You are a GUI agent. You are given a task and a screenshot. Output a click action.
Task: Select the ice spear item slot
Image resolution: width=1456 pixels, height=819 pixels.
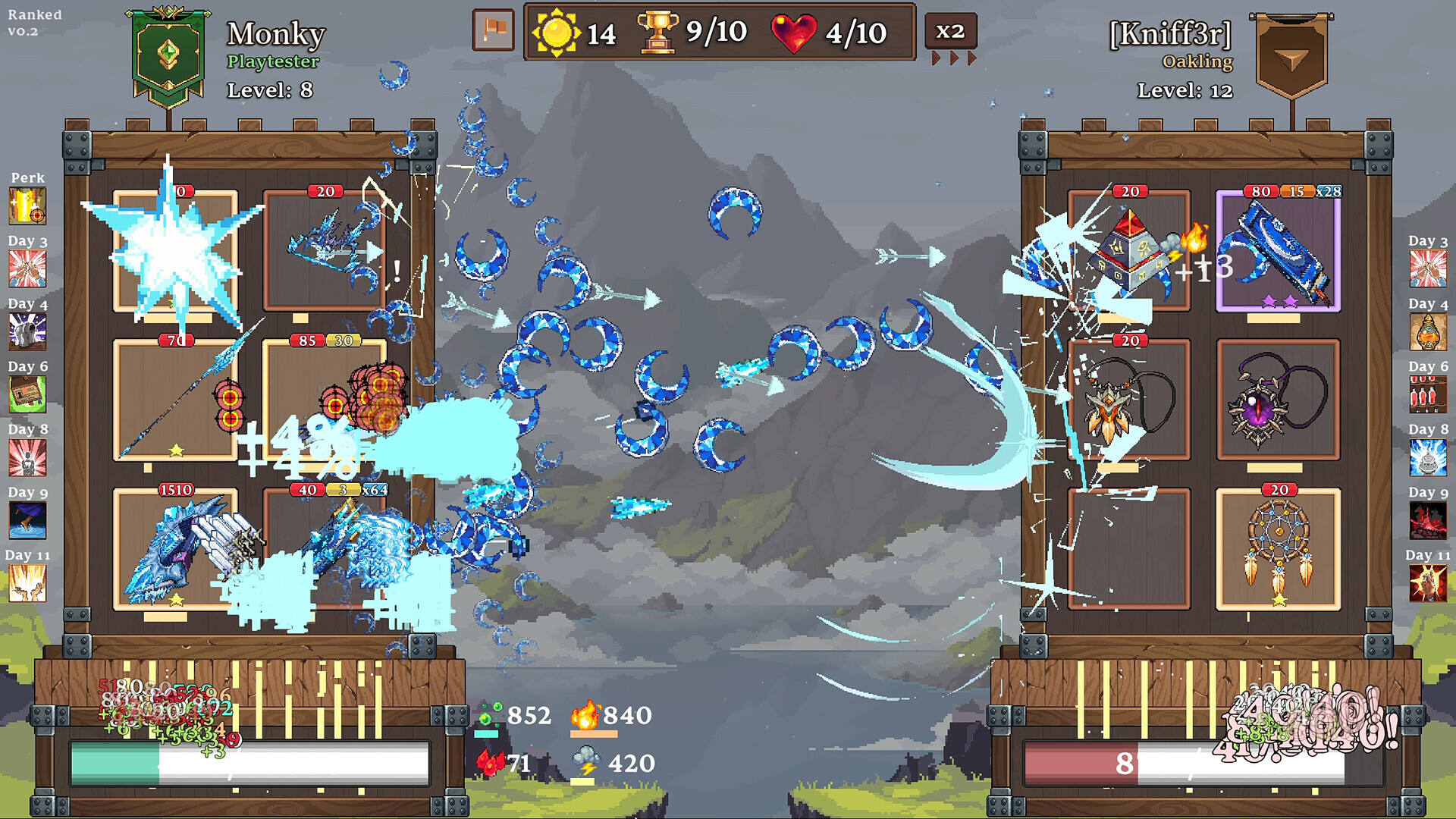[x=175, y=400]
